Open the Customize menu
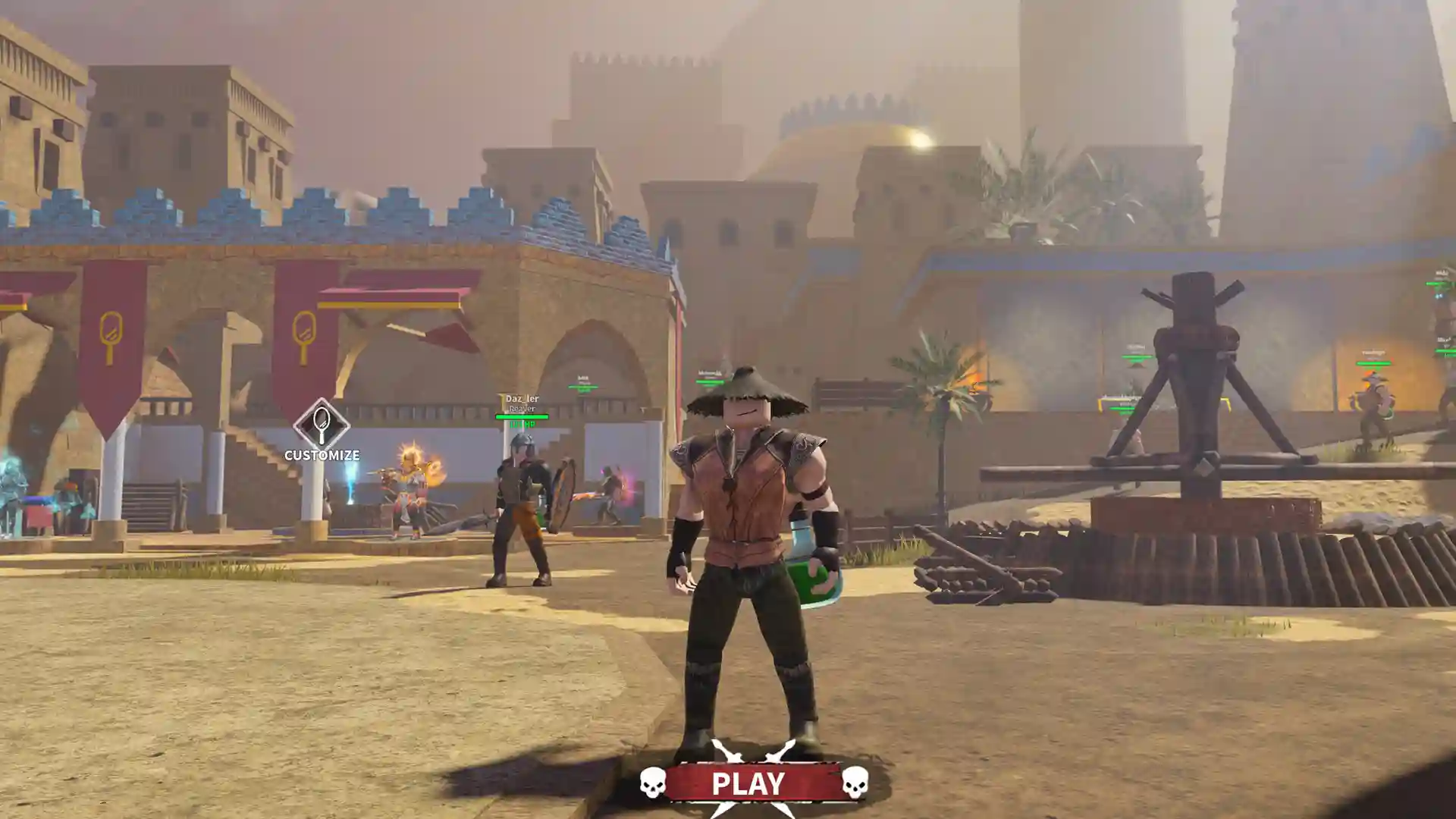This screenshot has width=1456, height=819. tap(322, 429)
